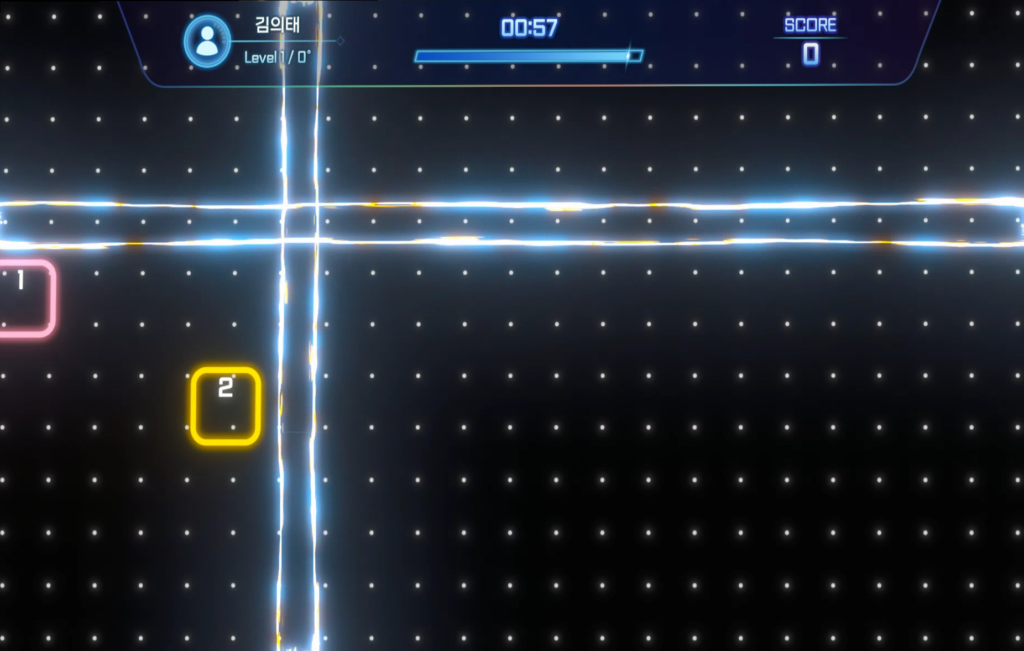This screenshot has height=651, width=1024.
Task: Select the pink tile numbered 1
Action: (x=22, y=298)
